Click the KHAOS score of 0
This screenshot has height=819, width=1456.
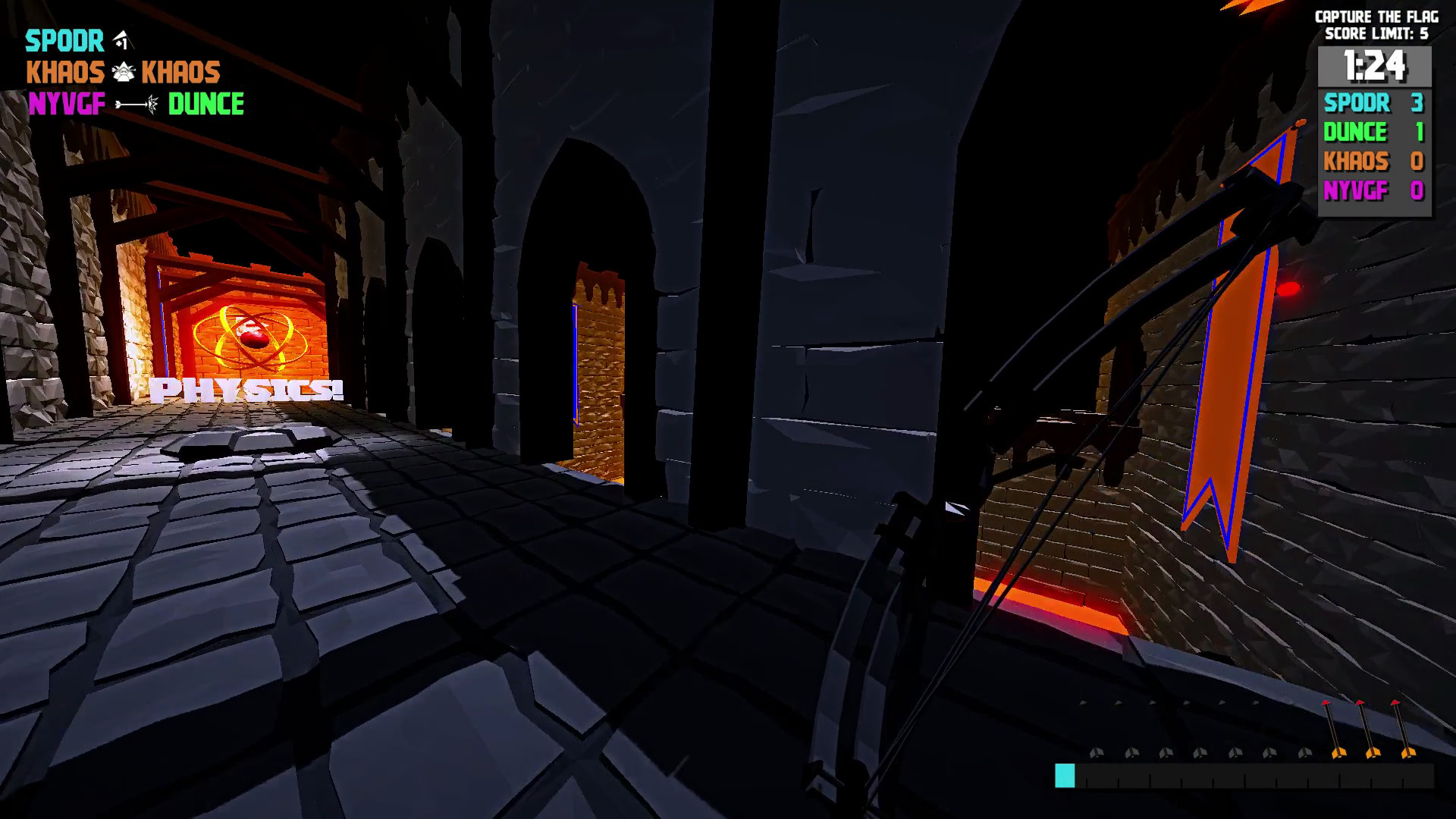(1420, 162)
